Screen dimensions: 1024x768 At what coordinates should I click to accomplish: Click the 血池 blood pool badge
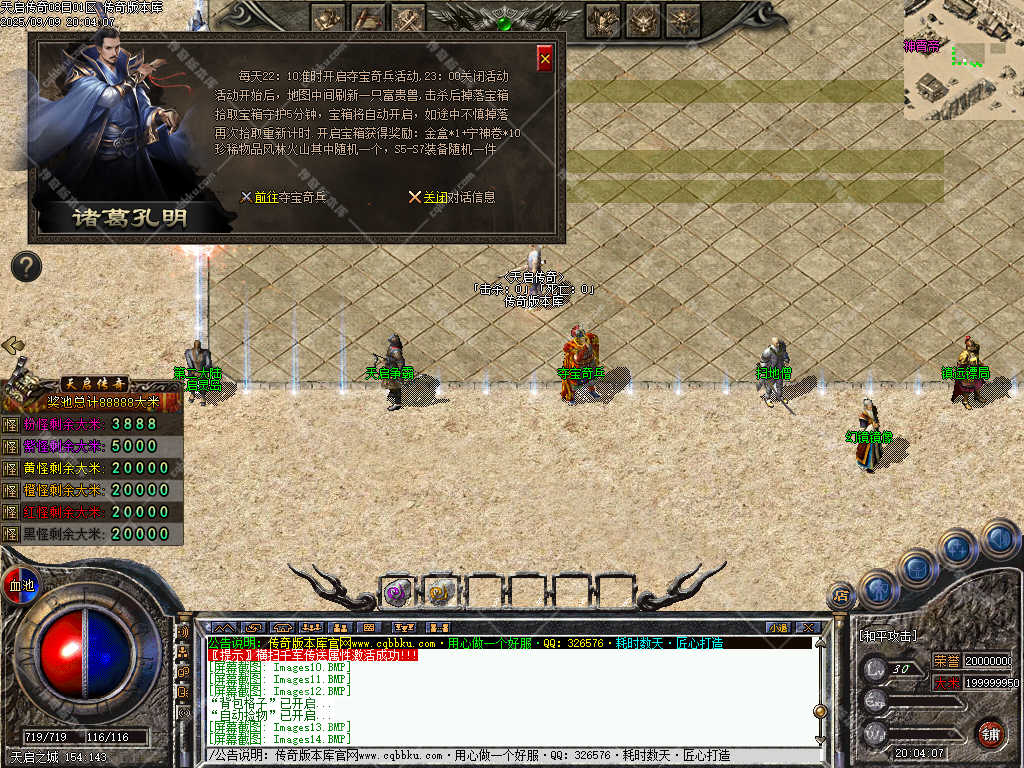coord(21,584)
